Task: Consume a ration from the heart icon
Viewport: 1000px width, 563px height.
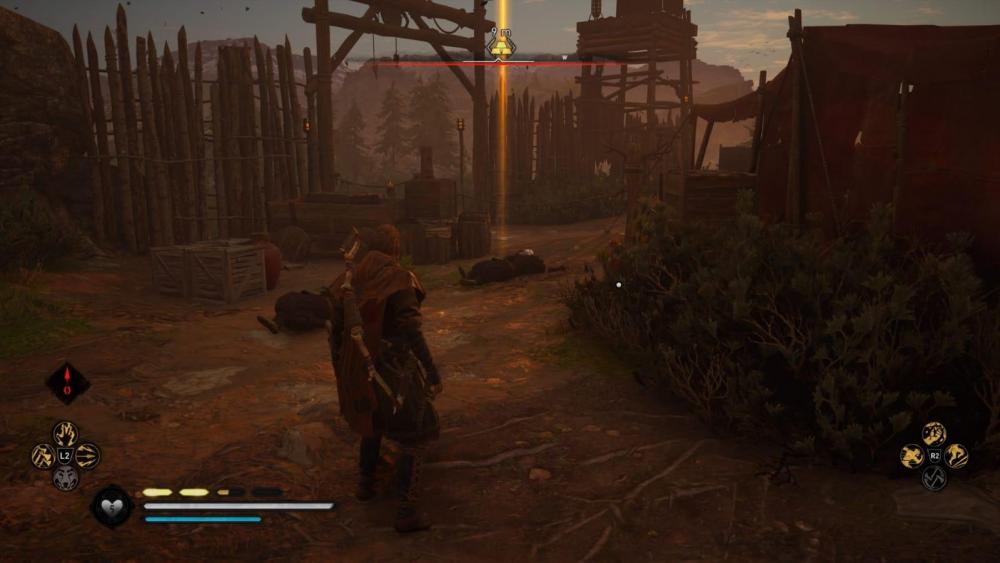Action: (111, 505)
